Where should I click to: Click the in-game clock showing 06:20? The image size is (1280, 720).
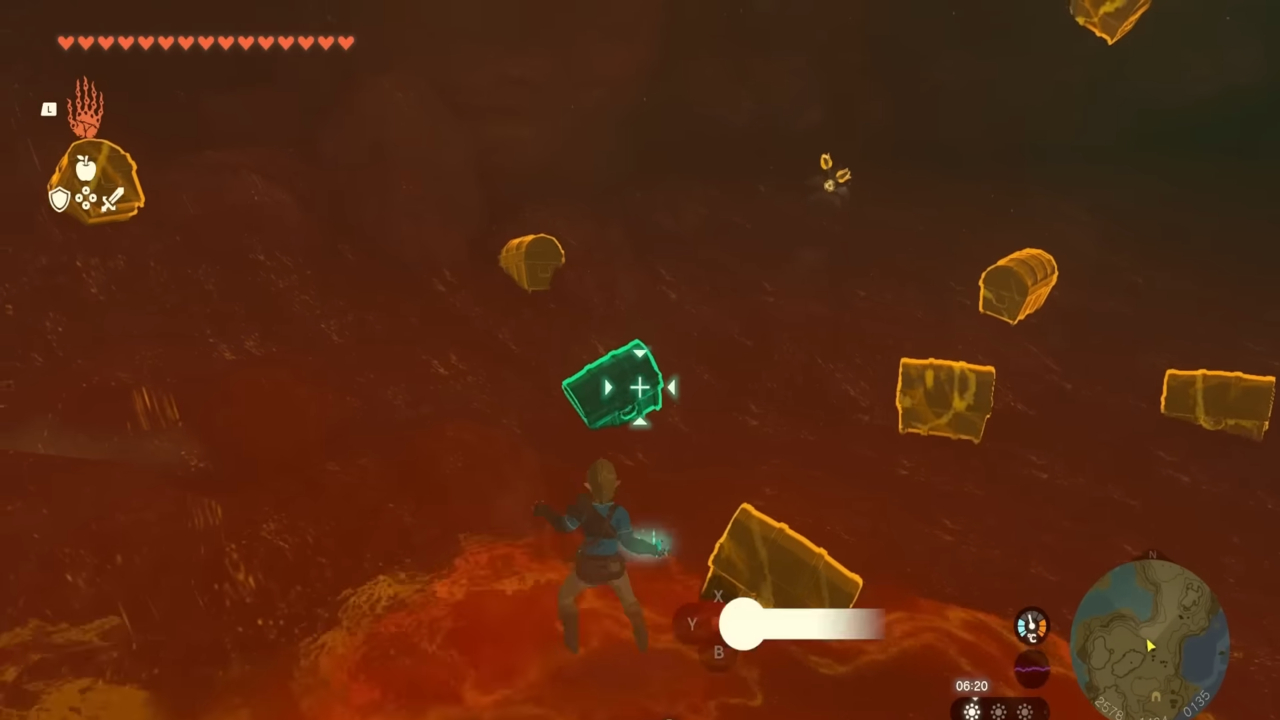pyautogui.click(x=971, y=685)
